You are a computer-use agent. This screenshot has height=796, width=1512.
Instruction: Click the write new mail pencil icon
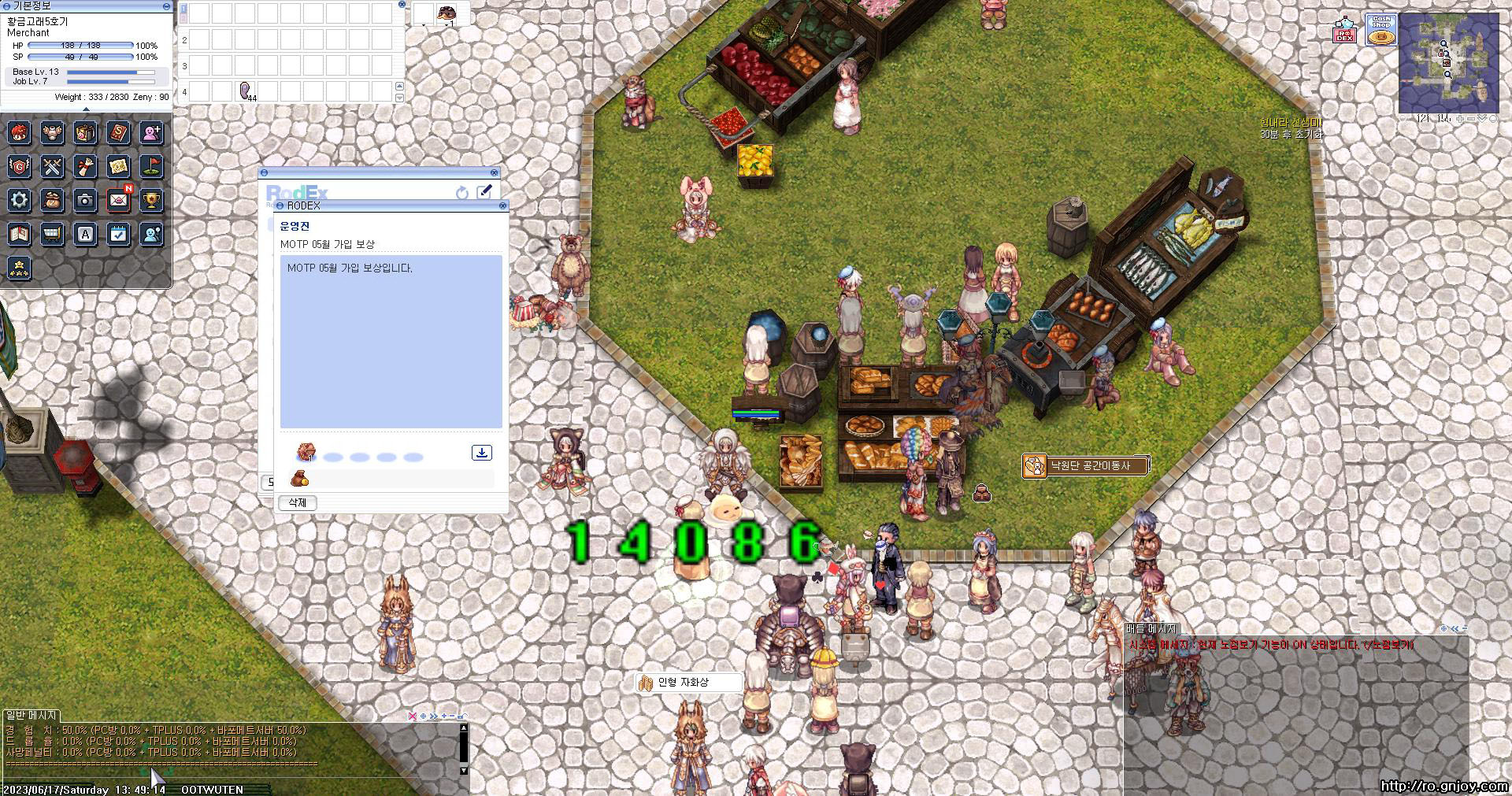pyautogui.click(x=484, y=191)
